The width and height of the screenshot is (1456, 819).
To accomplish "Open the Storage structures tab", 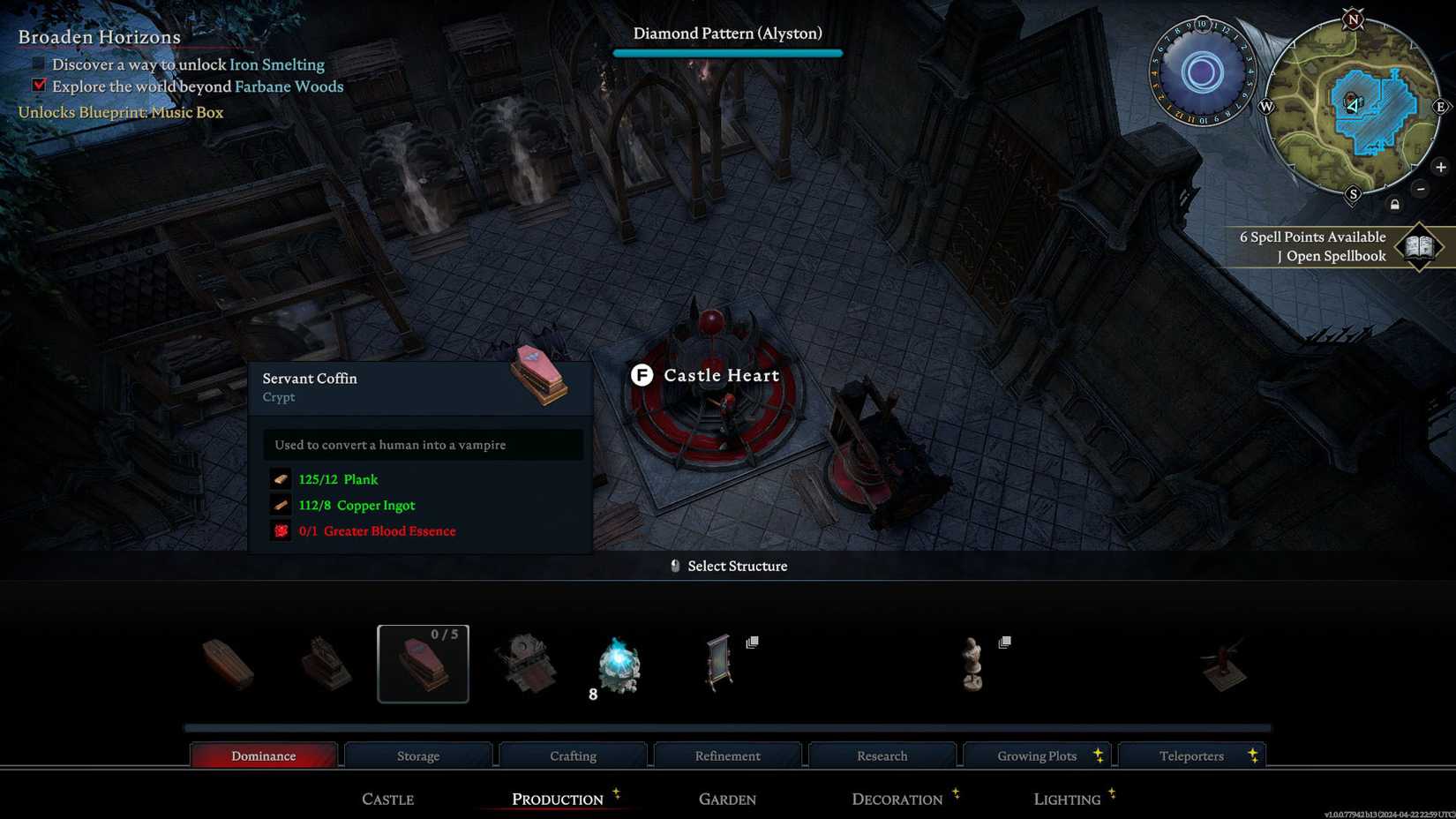I will tap(418, 755).
